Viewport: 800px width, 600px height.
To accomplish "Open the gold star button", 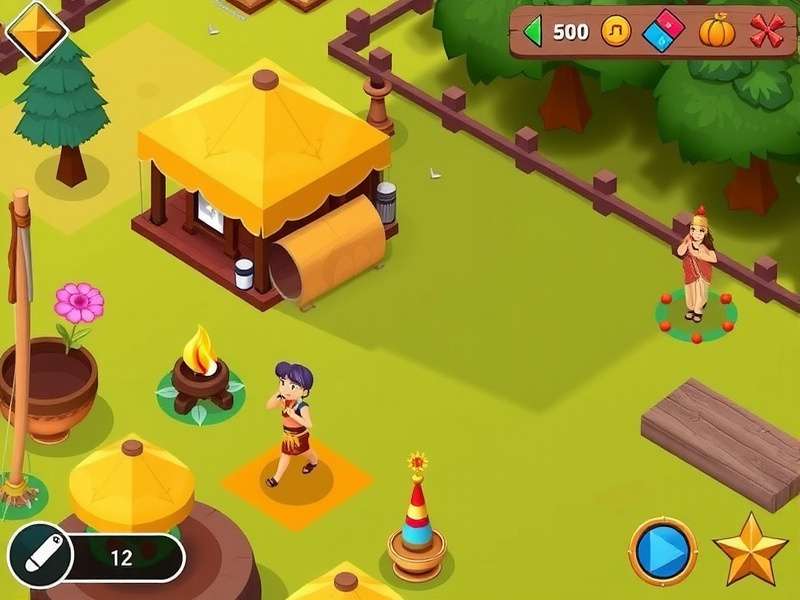I will pyautogui.click(x=750, y=550).
